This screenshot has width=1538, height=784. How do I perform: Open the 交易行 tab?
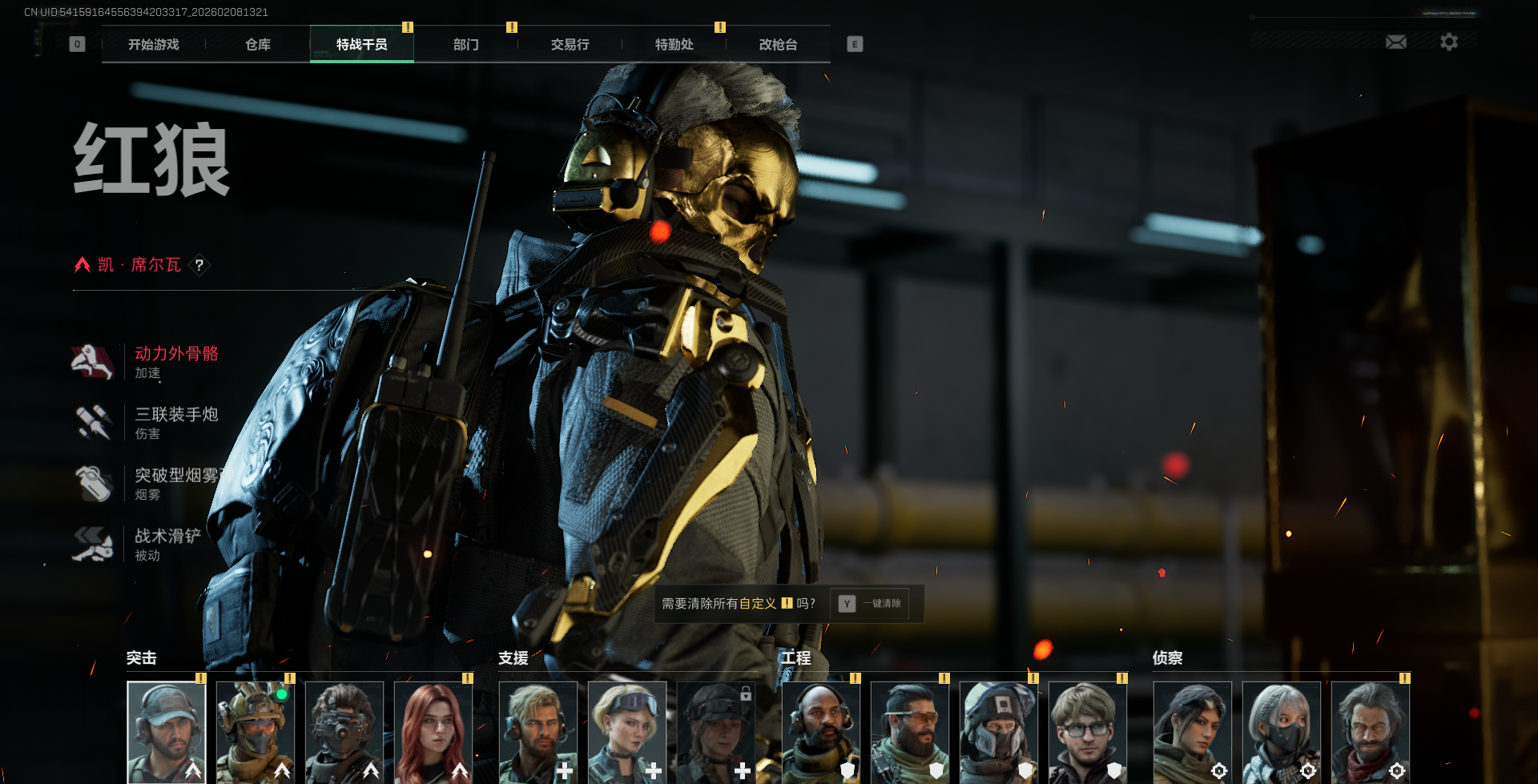570,45
